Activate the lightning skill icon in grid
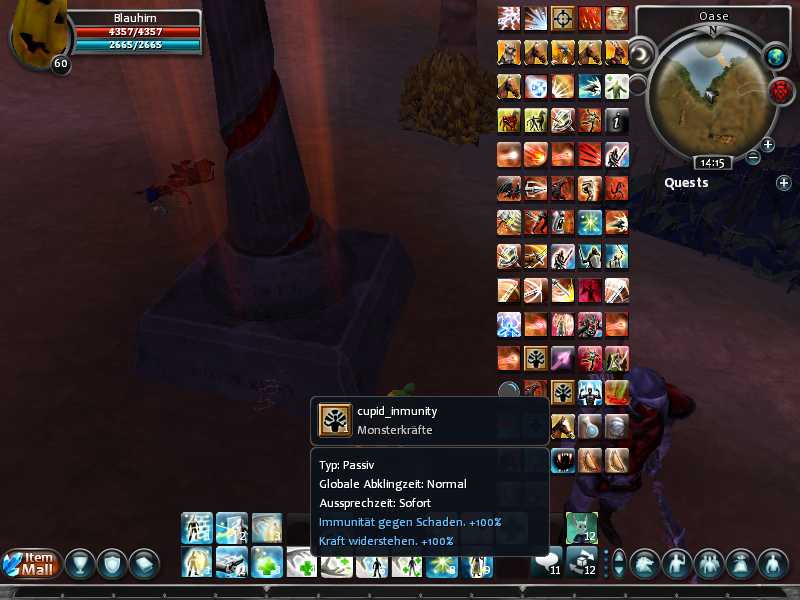 pyautogui.click(x=509, y=18)
